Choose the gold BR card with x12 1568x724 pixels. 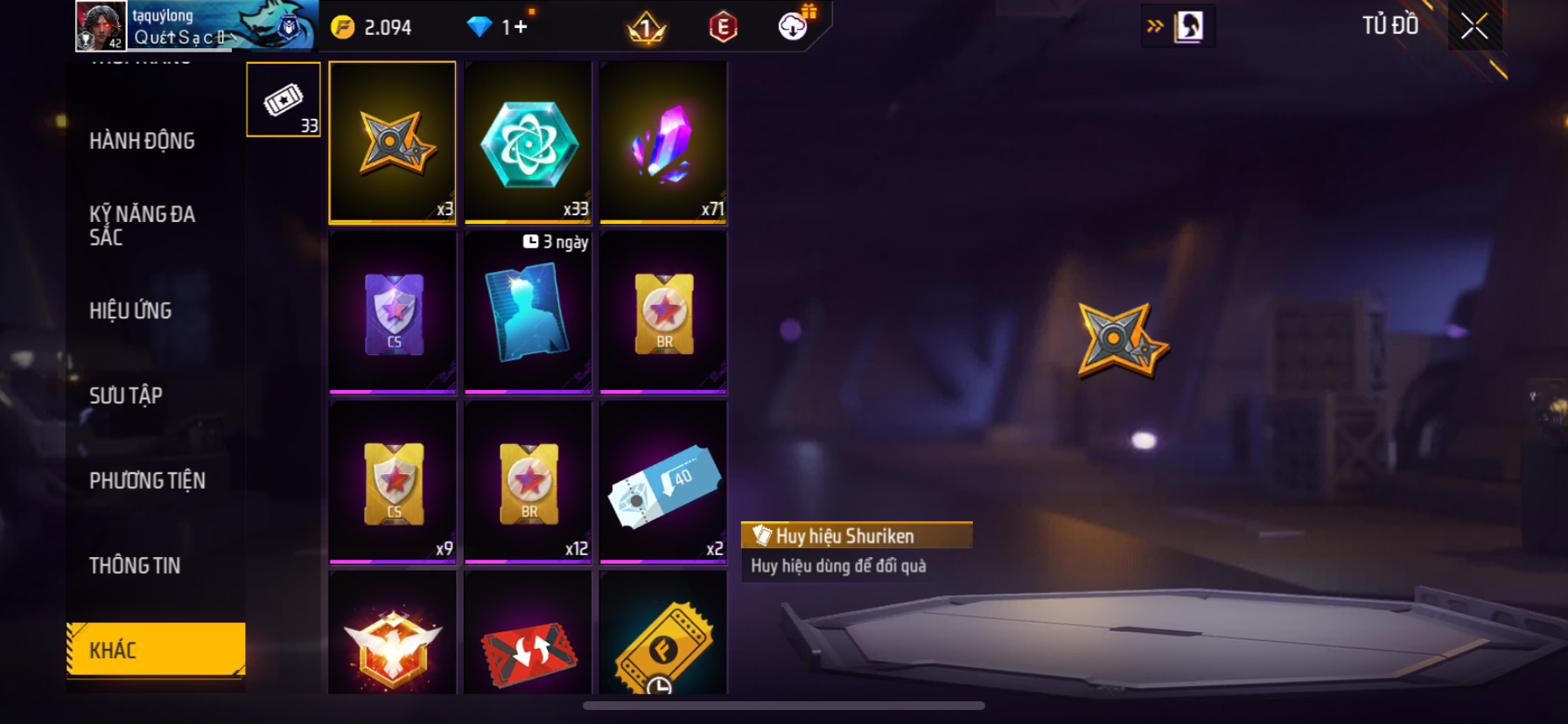528,481
